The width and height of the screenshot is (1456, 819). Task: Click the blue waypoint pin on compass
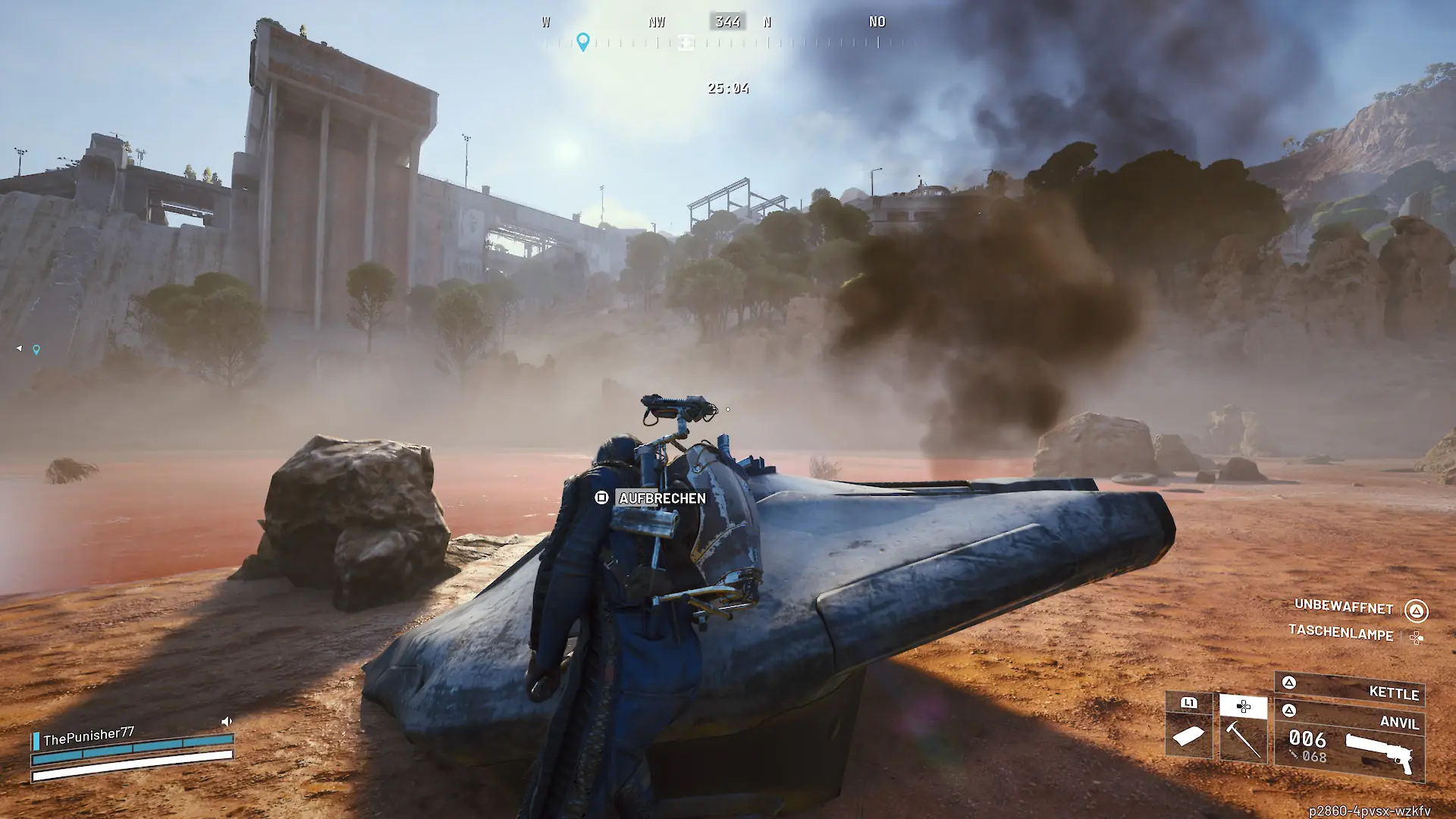582,41
